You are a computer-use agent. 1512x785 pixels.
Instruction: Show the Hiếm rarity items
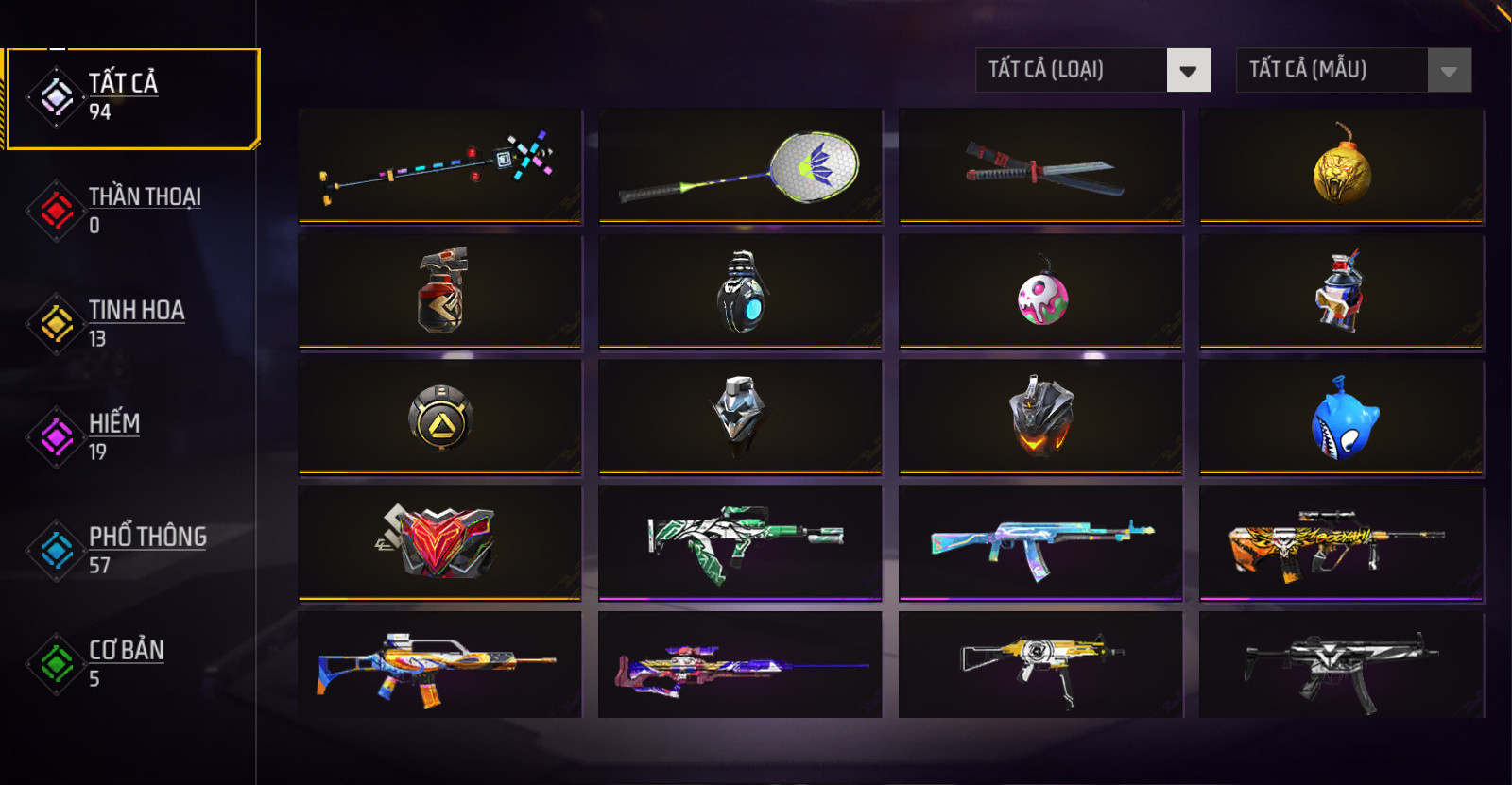point(131,436)
